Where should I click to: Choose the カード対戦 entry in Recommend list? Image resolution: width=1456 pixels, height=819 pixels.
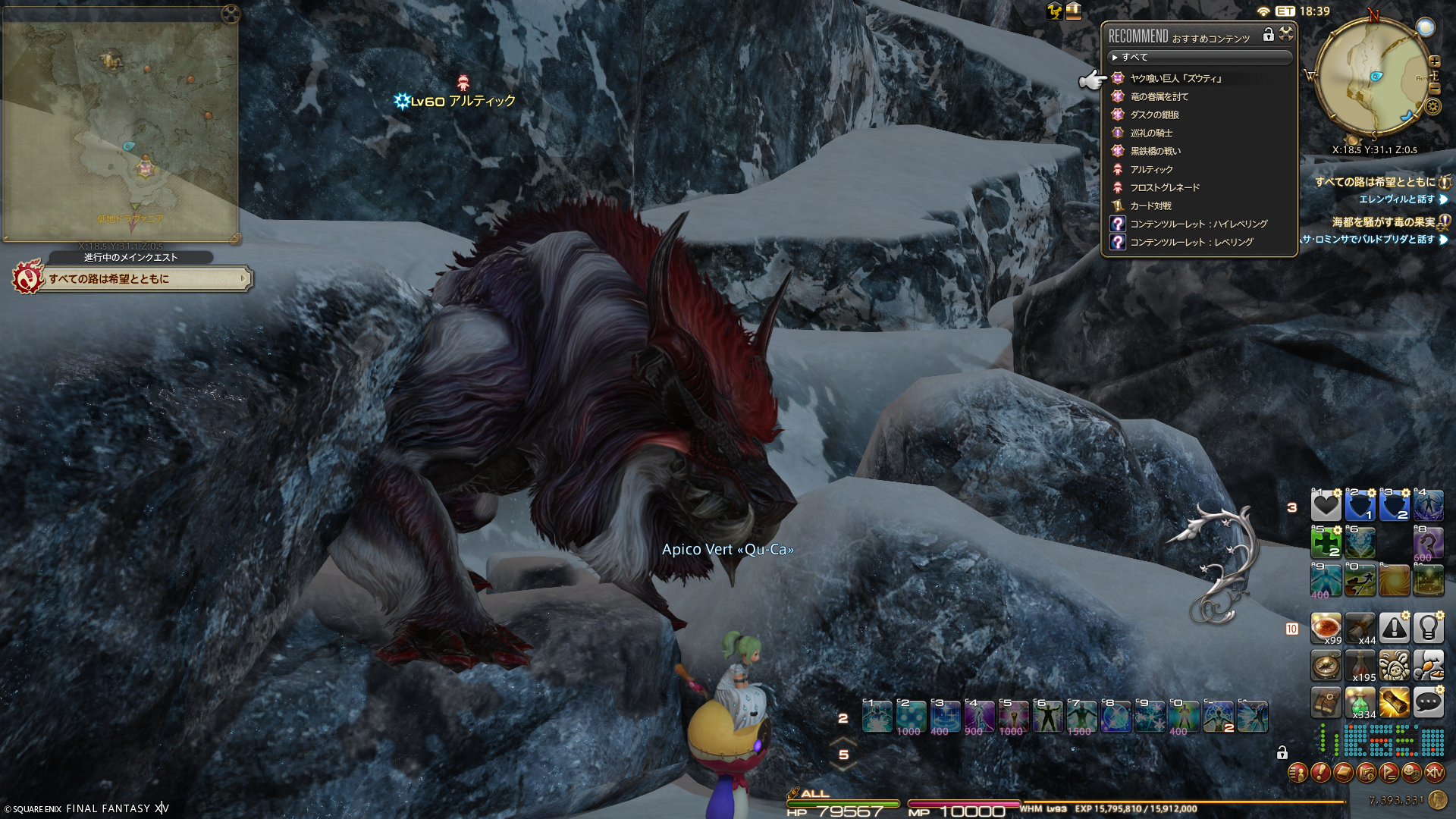pos(1150,206)
